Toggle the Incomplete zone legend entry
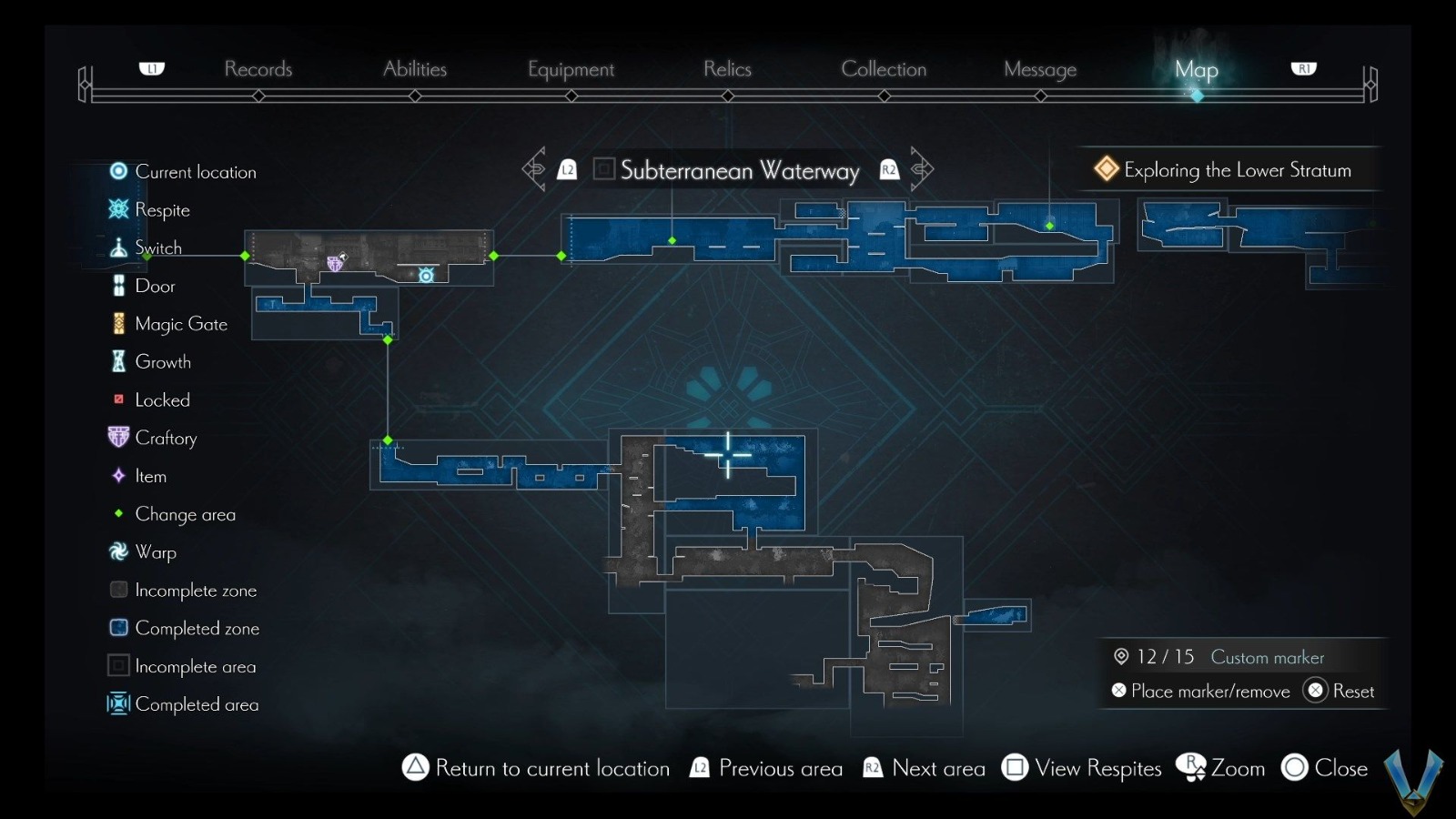1456x819 pixels. 118,590
